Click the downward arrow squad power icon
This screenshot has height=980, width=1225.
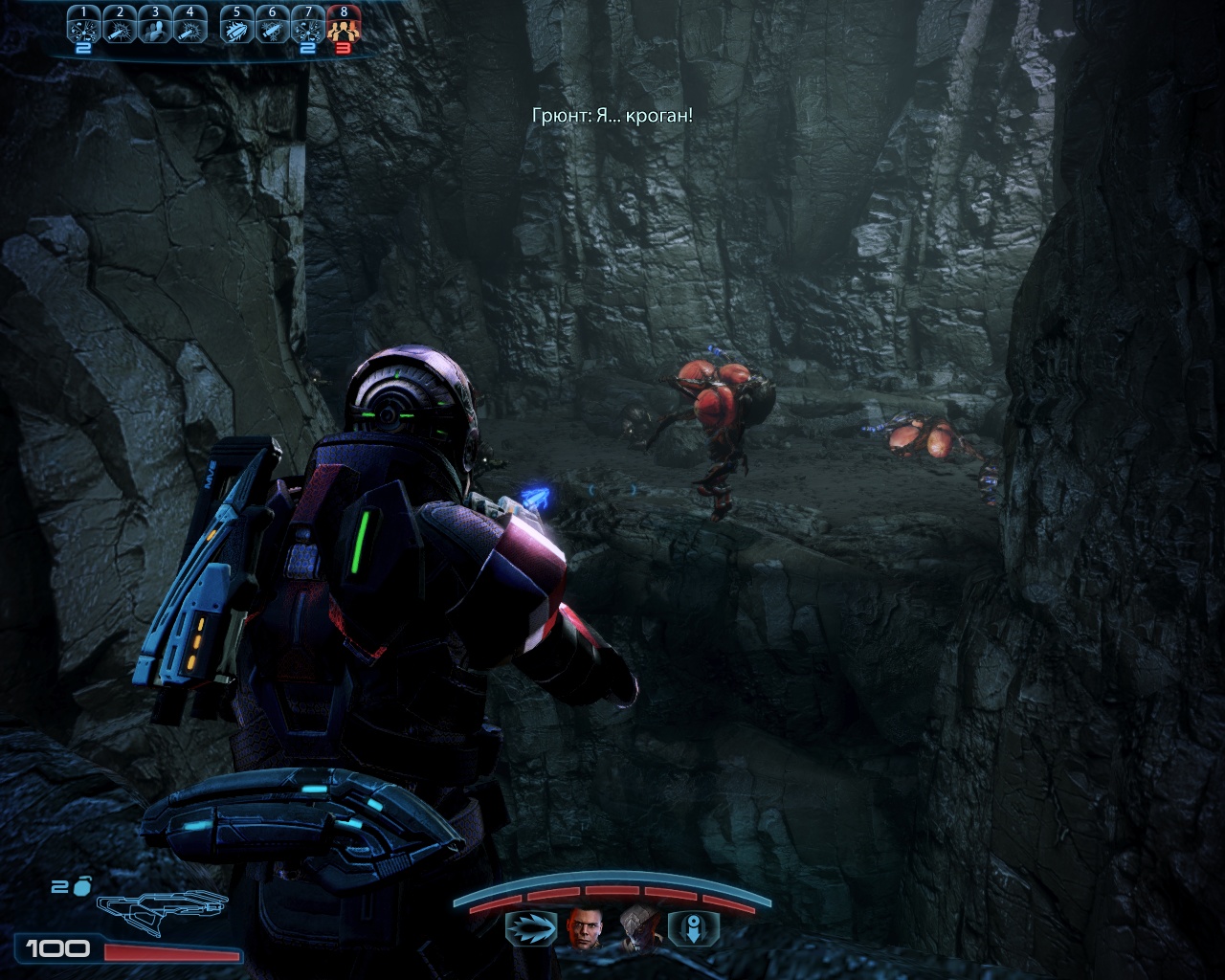[x=692, y=928]
